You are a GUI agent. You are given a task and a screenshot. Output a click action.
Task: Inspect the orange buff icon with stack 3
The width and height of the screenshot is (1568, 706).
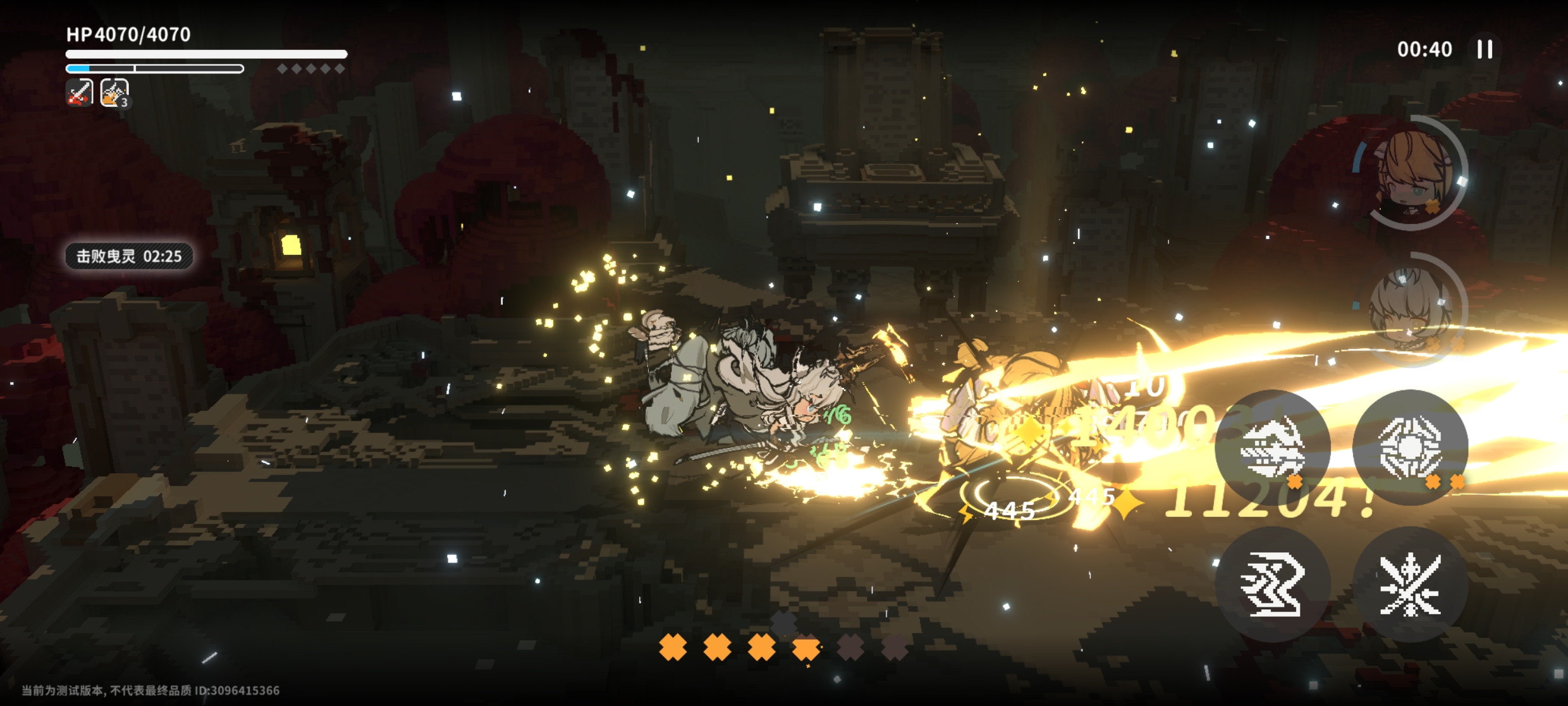(114, 93)
